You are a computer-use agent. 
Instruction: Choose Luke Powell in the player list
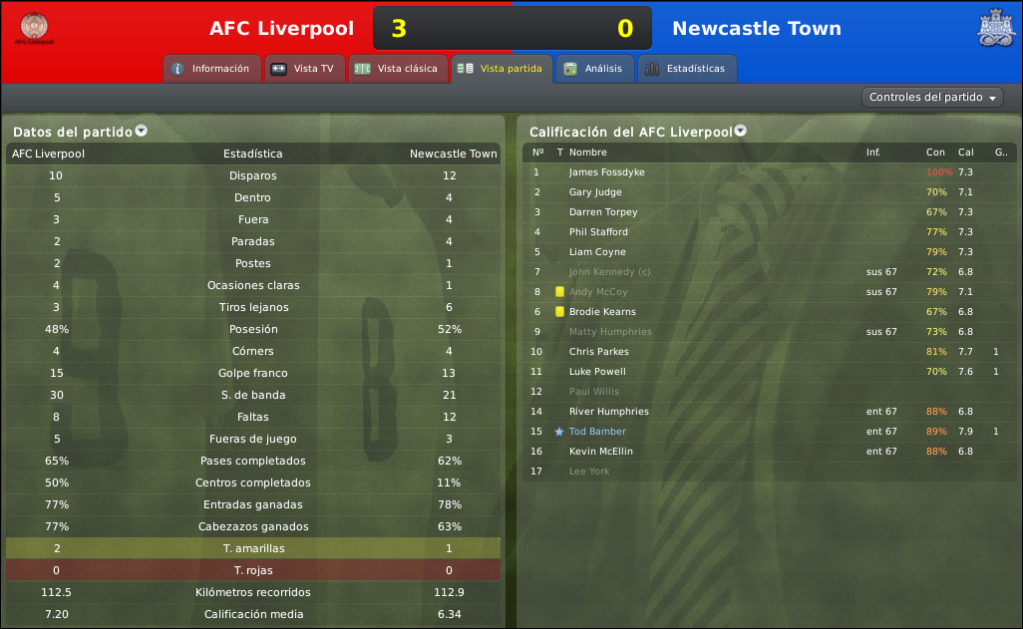pos(597,372)
